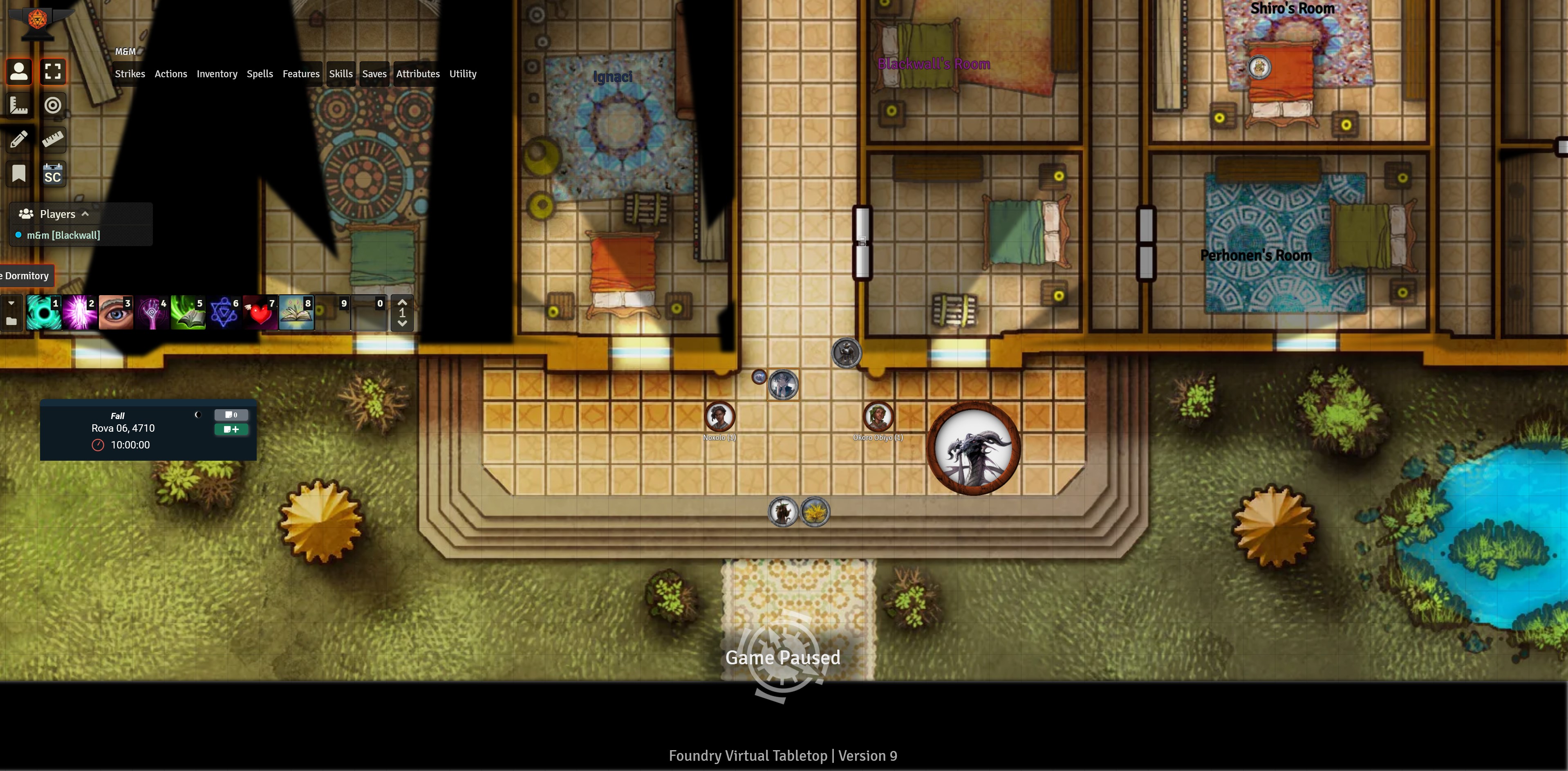Open the journal notes bookmark tool
Viewport: 1568px width, 771px height.
pyautogui.click(x=18, y=173)
